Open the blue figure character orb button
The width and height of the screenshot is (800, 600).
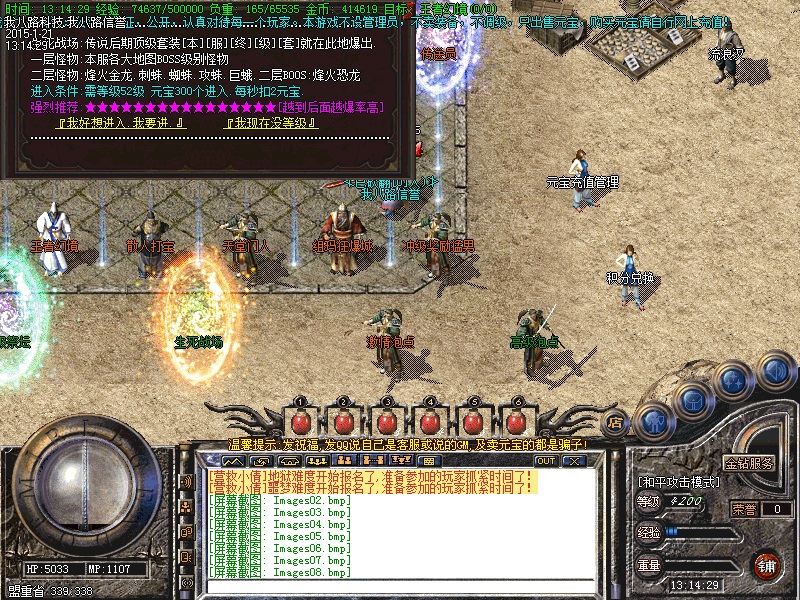click(x=653, y=419)
